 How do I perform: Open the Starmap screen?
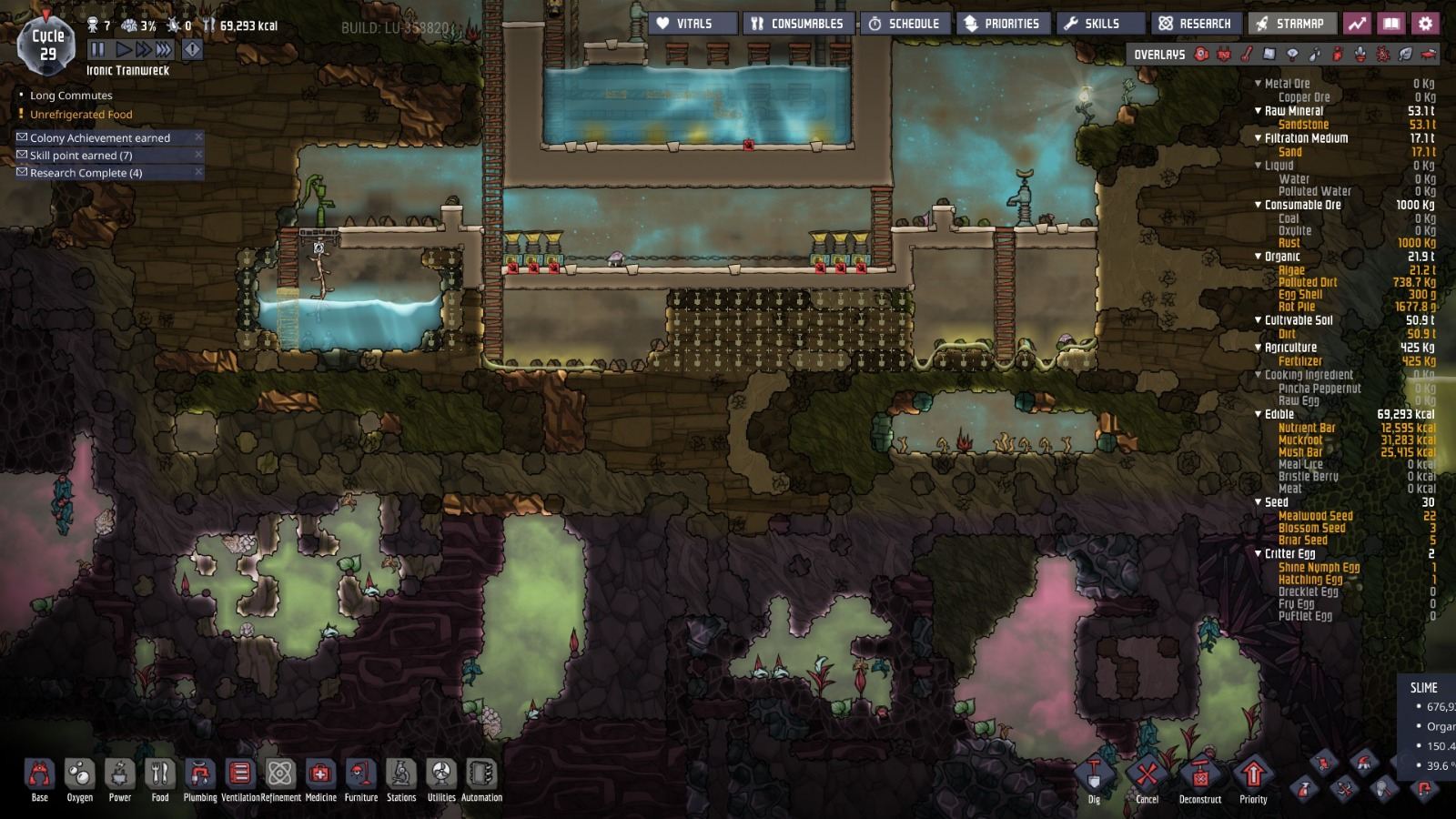click(x=1291, y=23)
